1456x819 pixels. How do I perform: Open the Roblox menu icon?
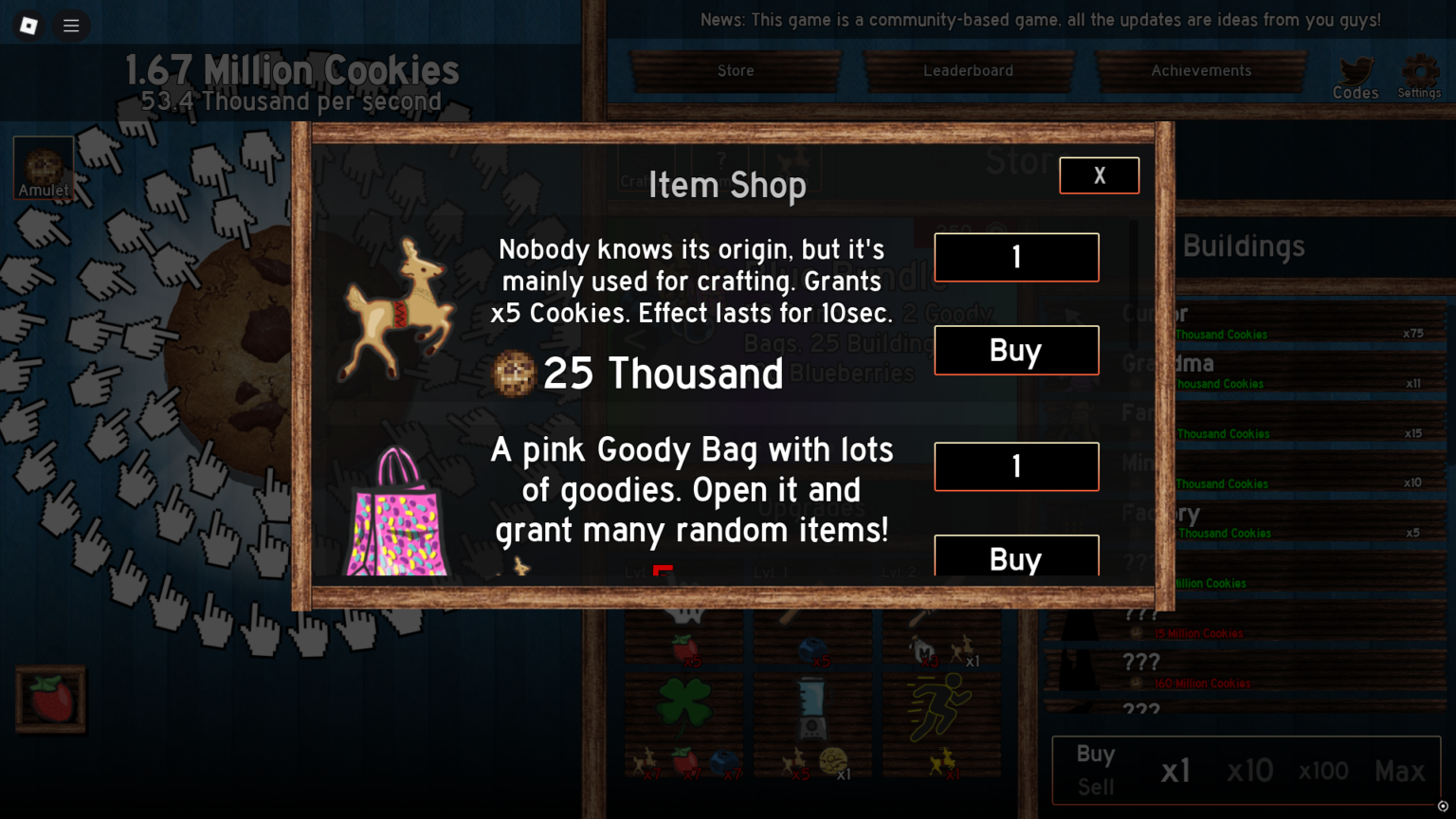pos(27,26)
